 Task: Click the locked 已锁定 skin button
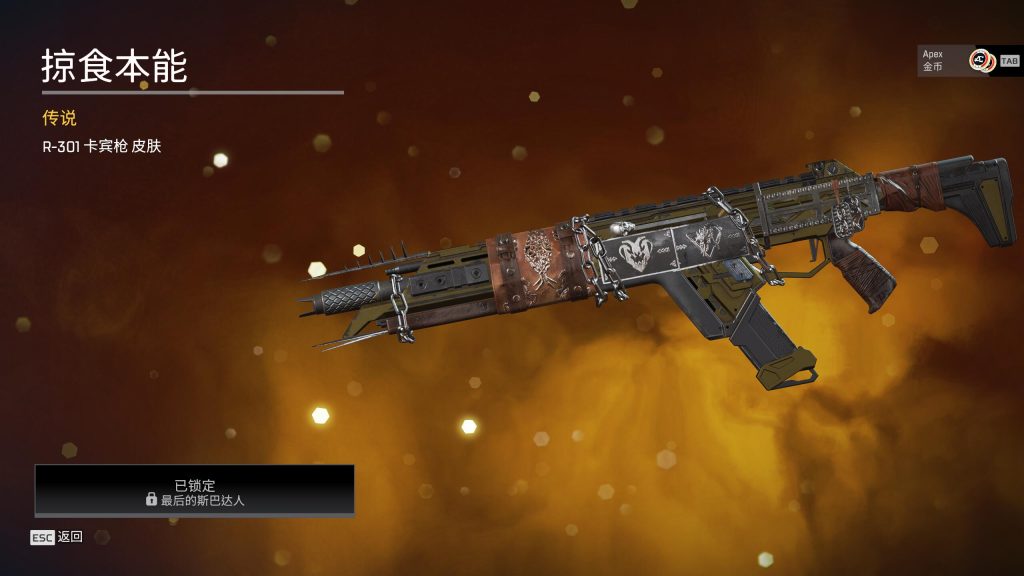195,490
